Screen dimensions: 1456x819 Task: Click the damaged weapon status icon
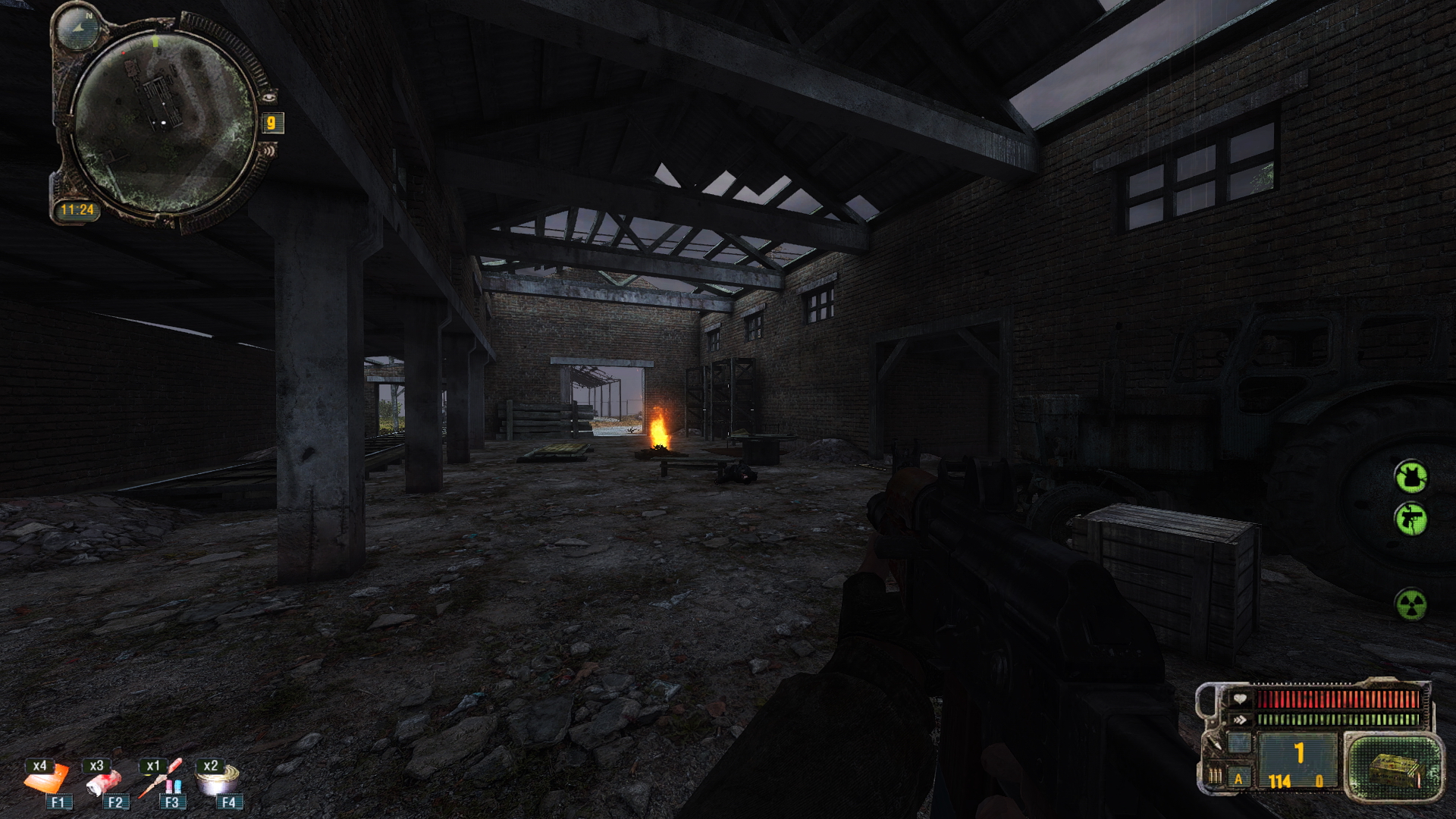[x=1410, y=519]
